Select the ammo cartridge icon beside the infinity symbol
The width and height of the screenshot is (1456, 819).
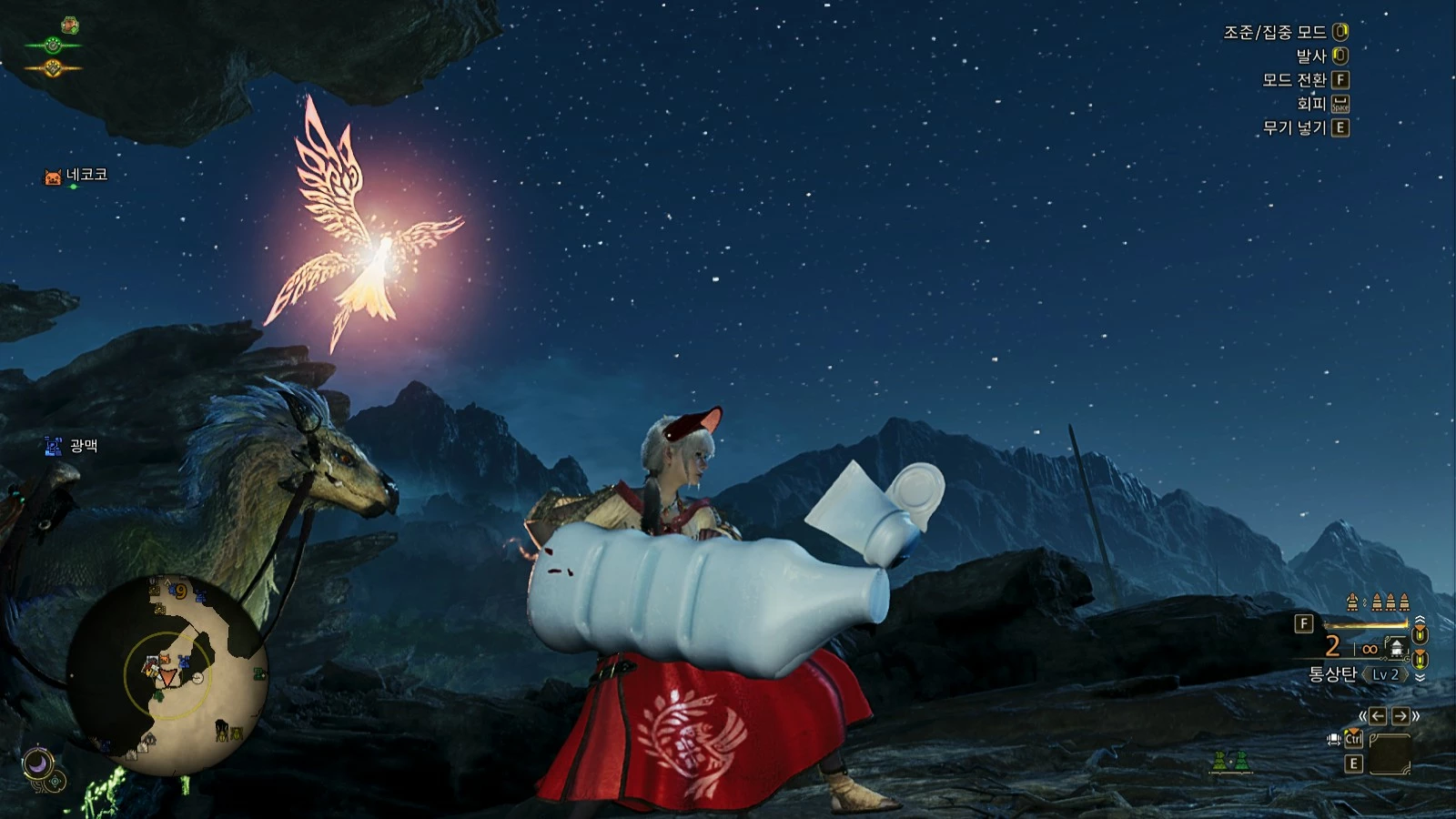point(1395,648)
